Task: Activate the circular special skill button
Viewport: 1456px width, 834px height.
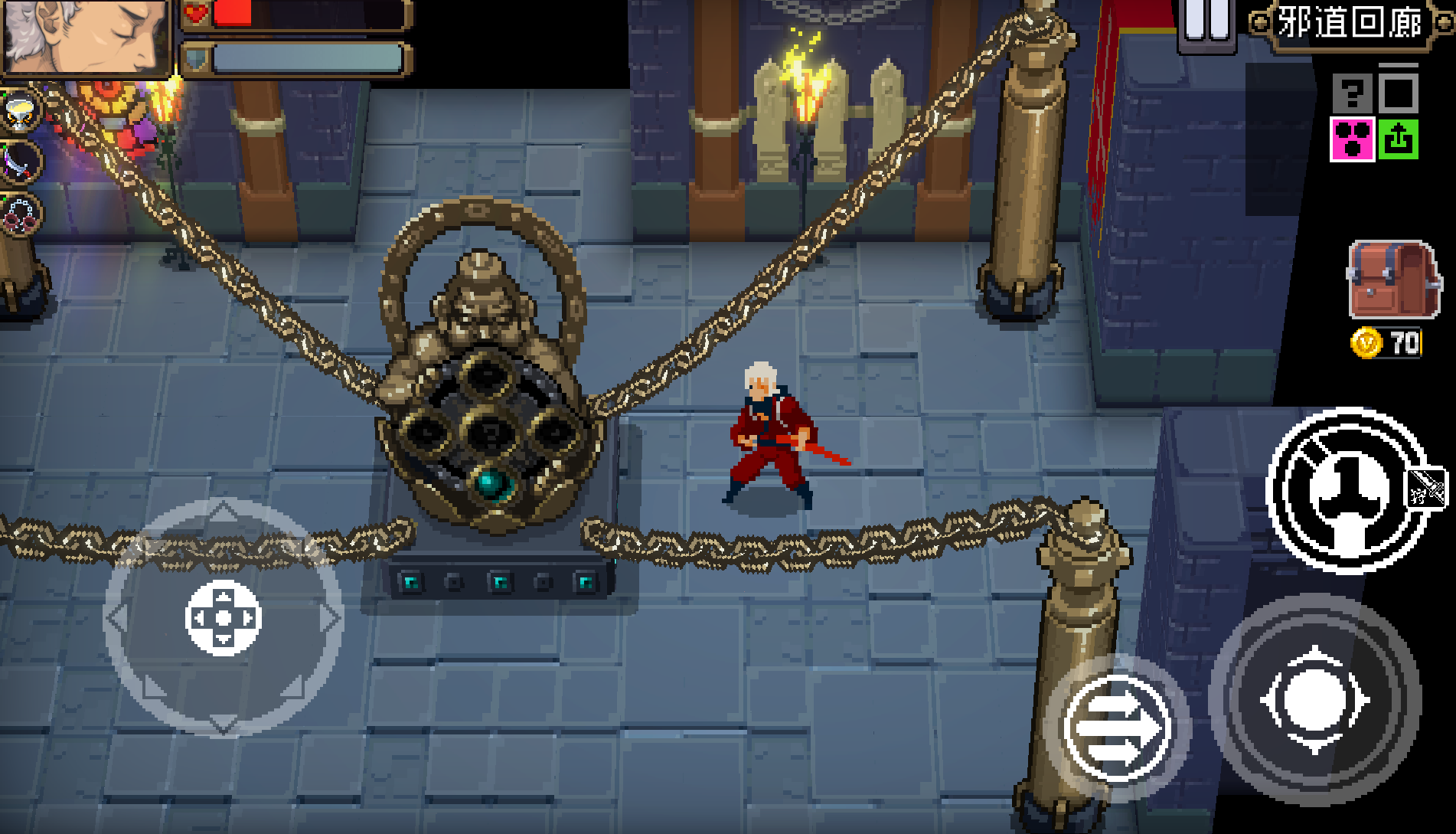Action: click(1345, 492)
